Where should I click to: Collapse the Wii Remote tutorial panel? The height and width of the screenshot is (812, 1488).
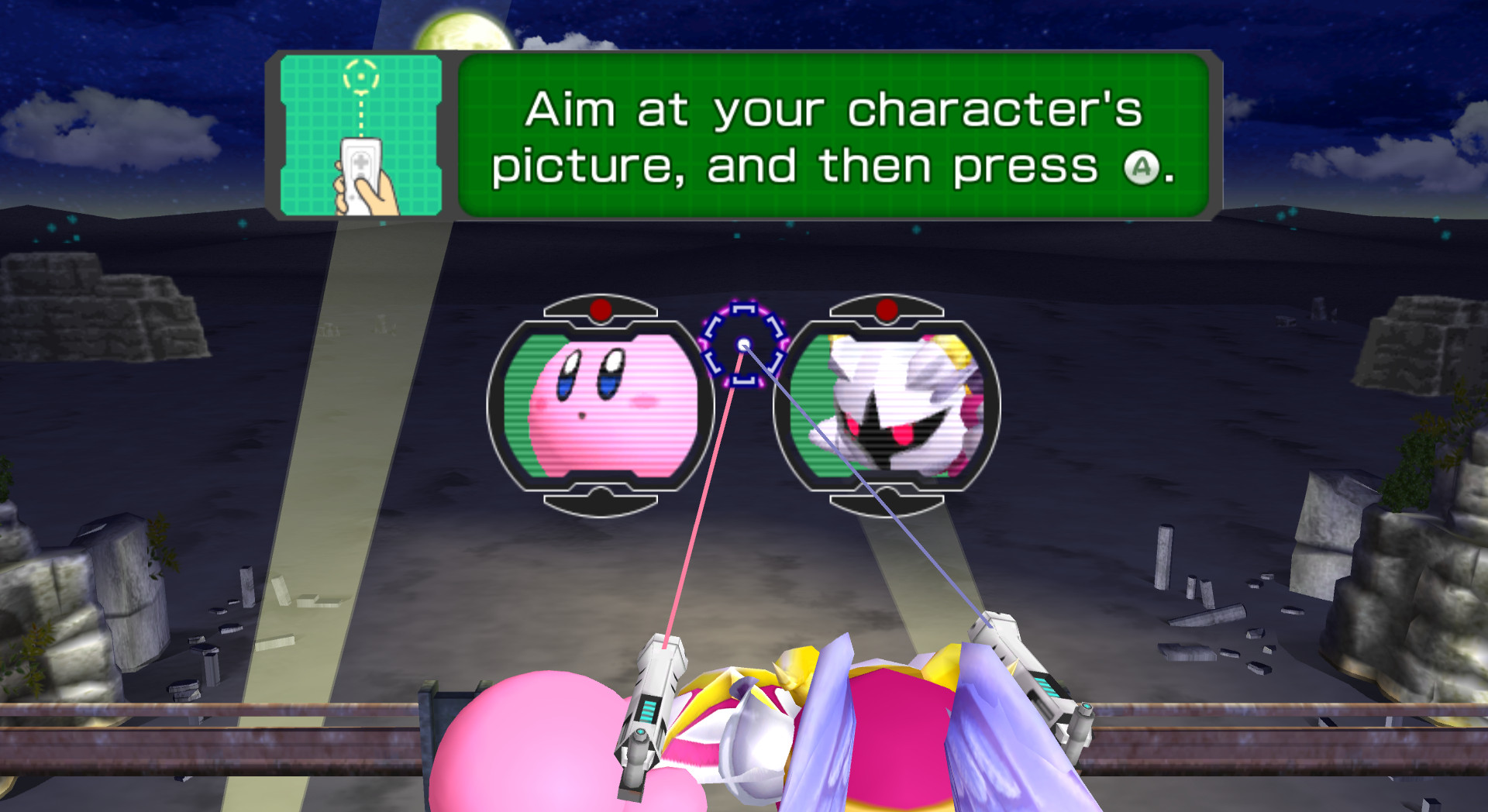pos(361,136)
